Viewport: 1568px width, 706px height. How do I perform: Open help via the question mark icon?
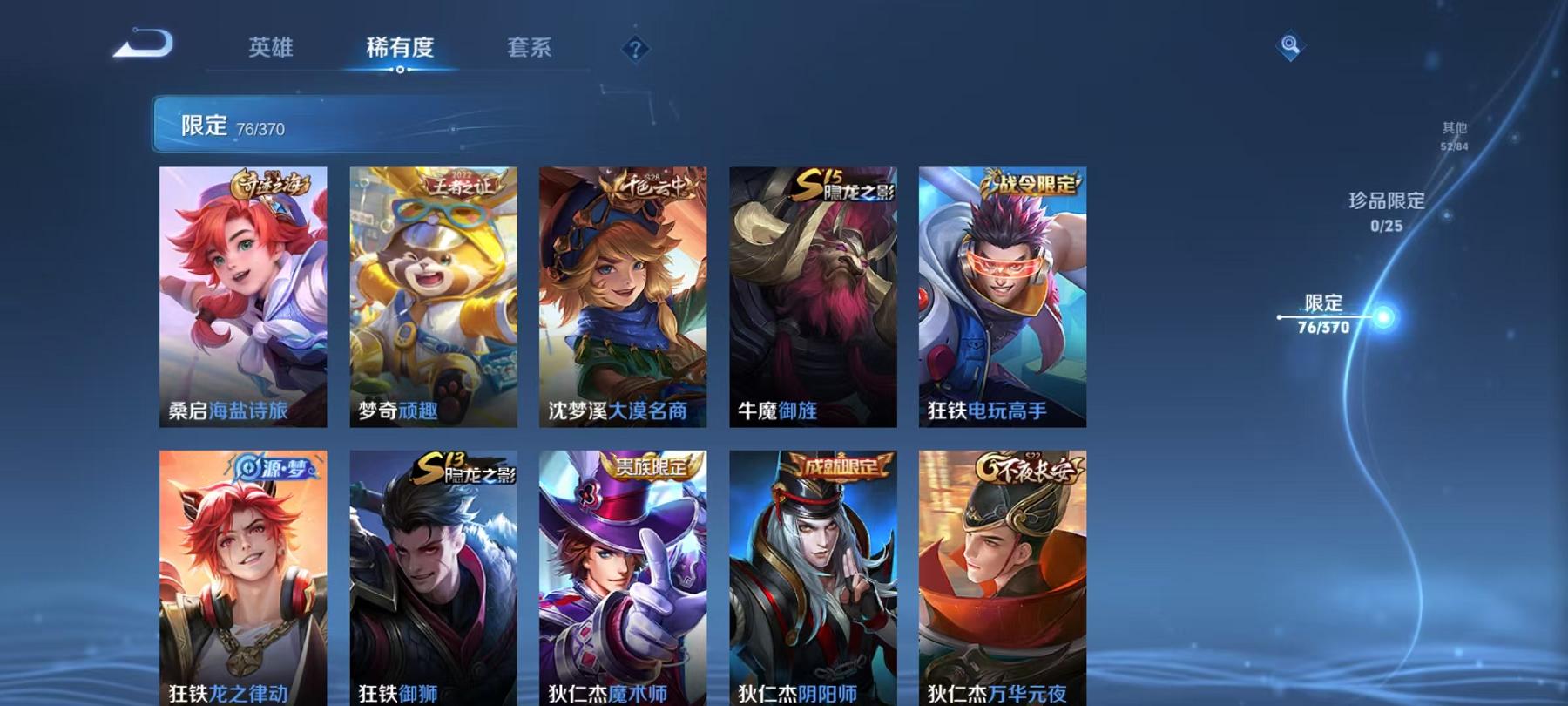tap(634, 48)
